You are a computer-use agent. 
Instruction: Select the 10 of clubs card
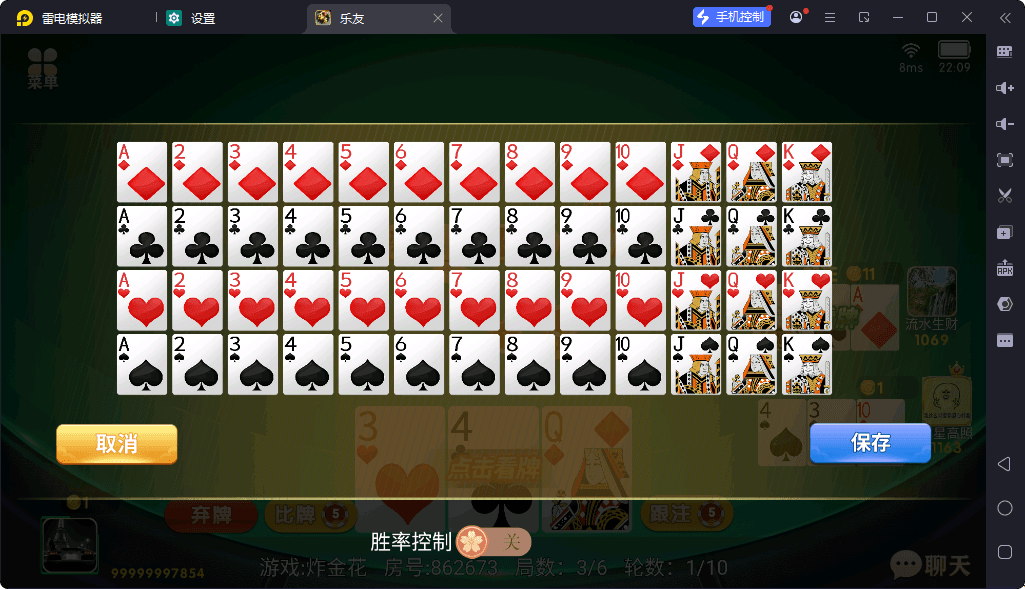pos(640,236)
